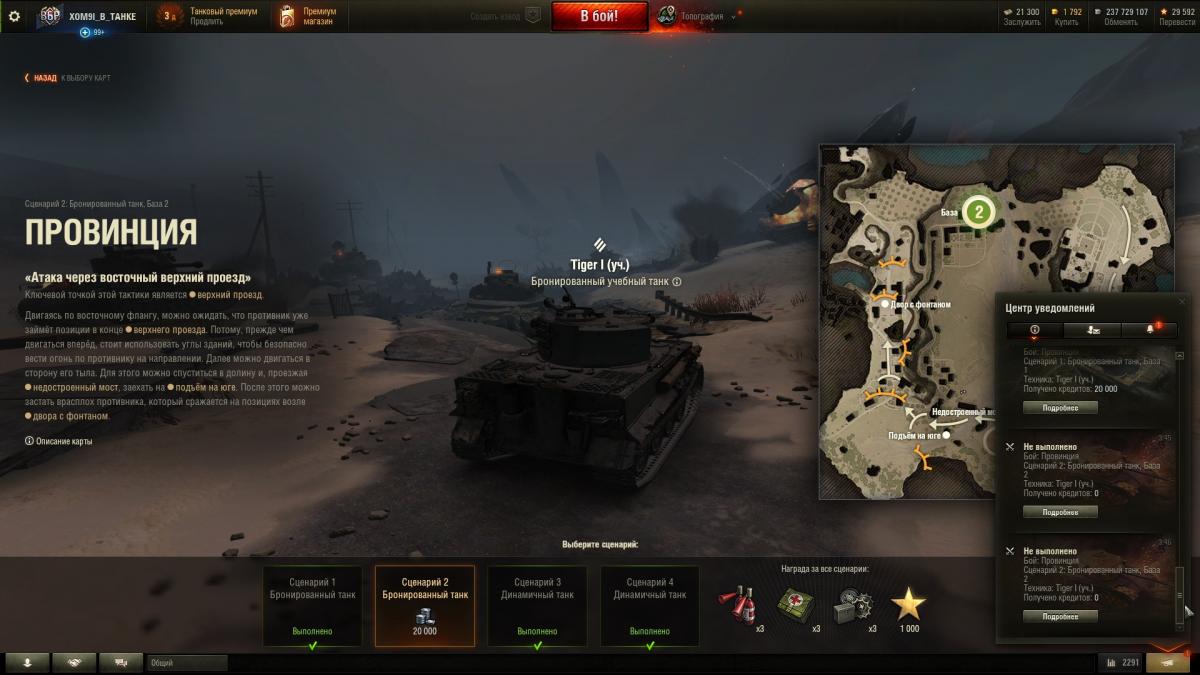Select the Сценарий 3 Динамичный танк tile
Screen dimensions: 1200x675
point(537,606)
